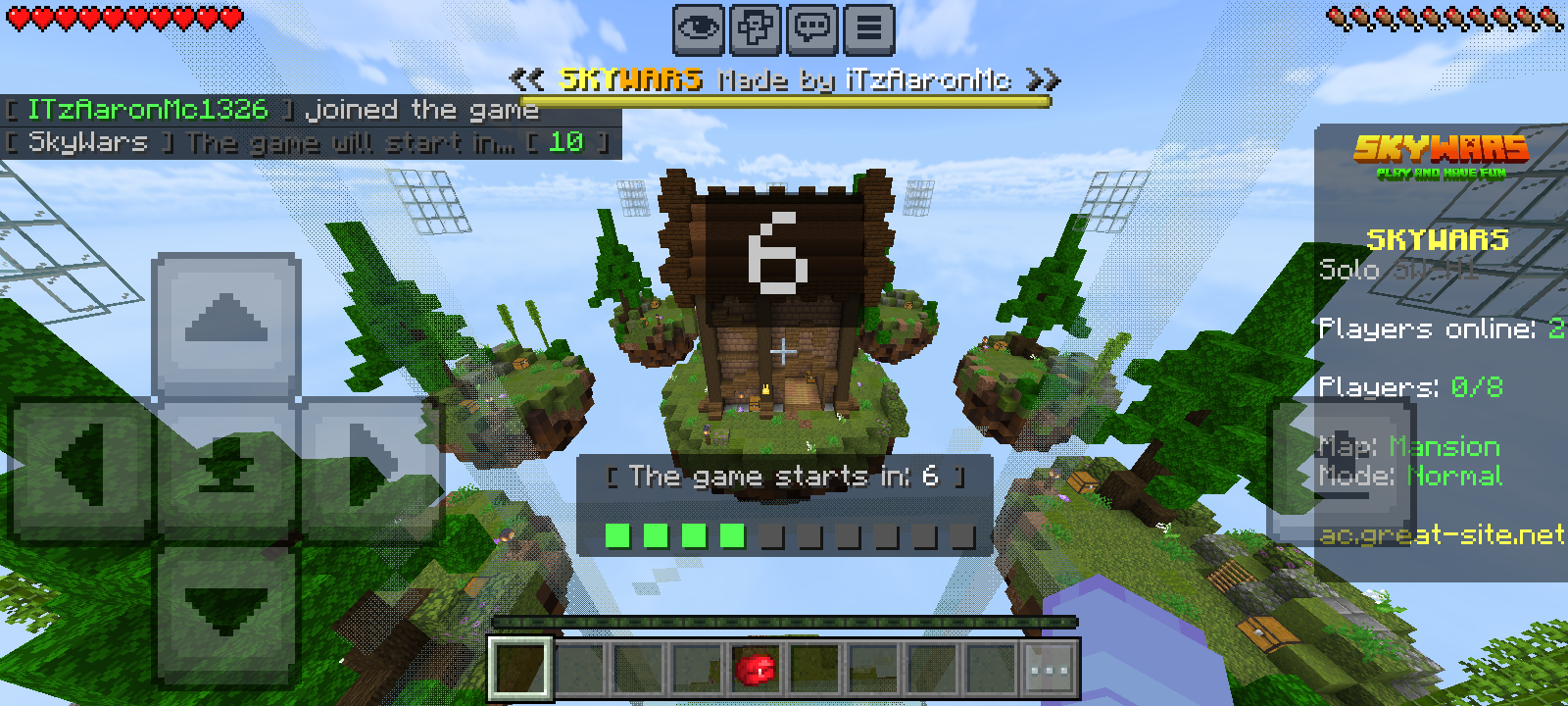Open the pause menu icon

[866, 28]
